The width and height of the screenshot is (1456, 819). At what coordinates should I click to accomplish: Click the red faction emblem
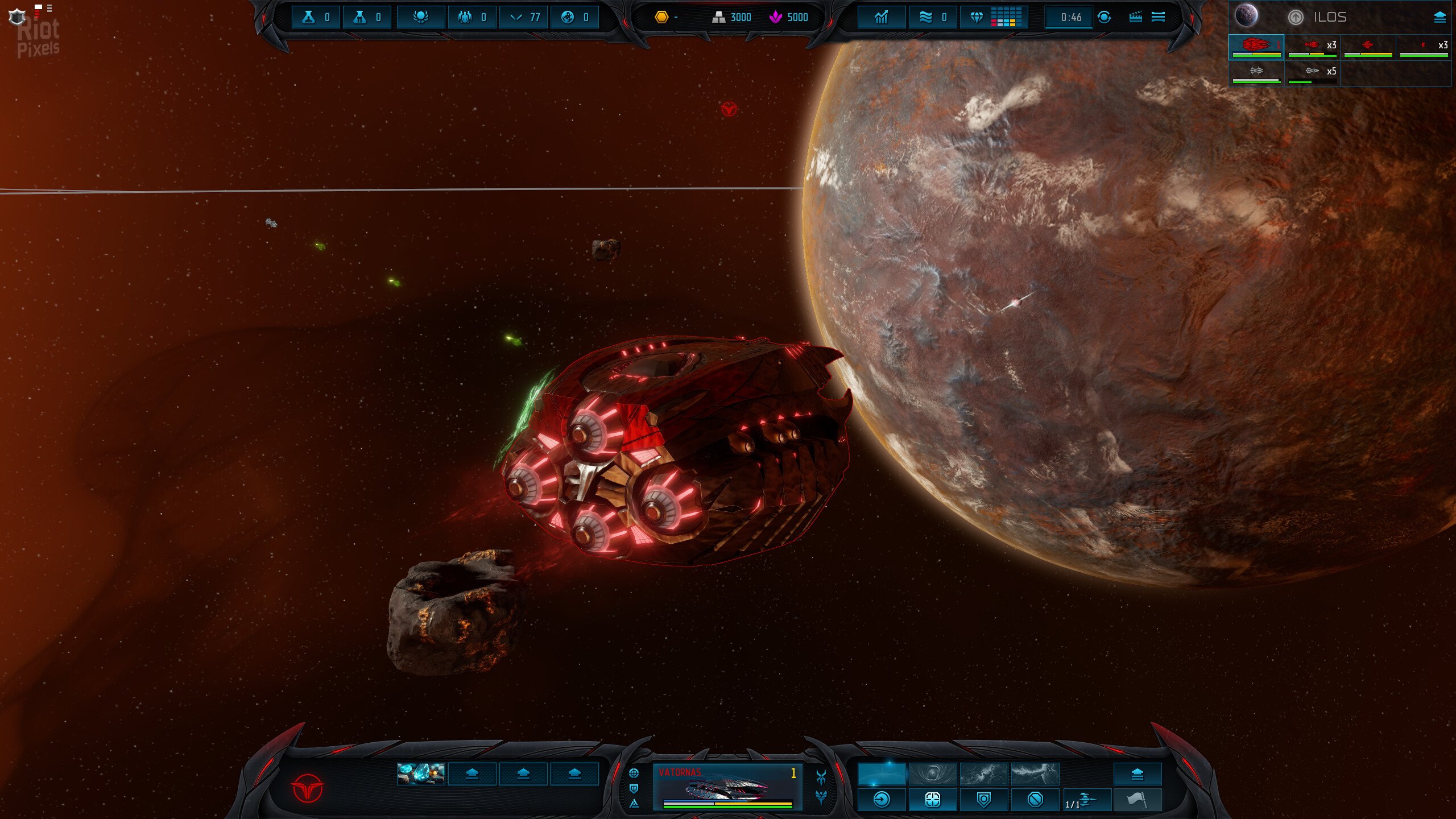[307, 788]
